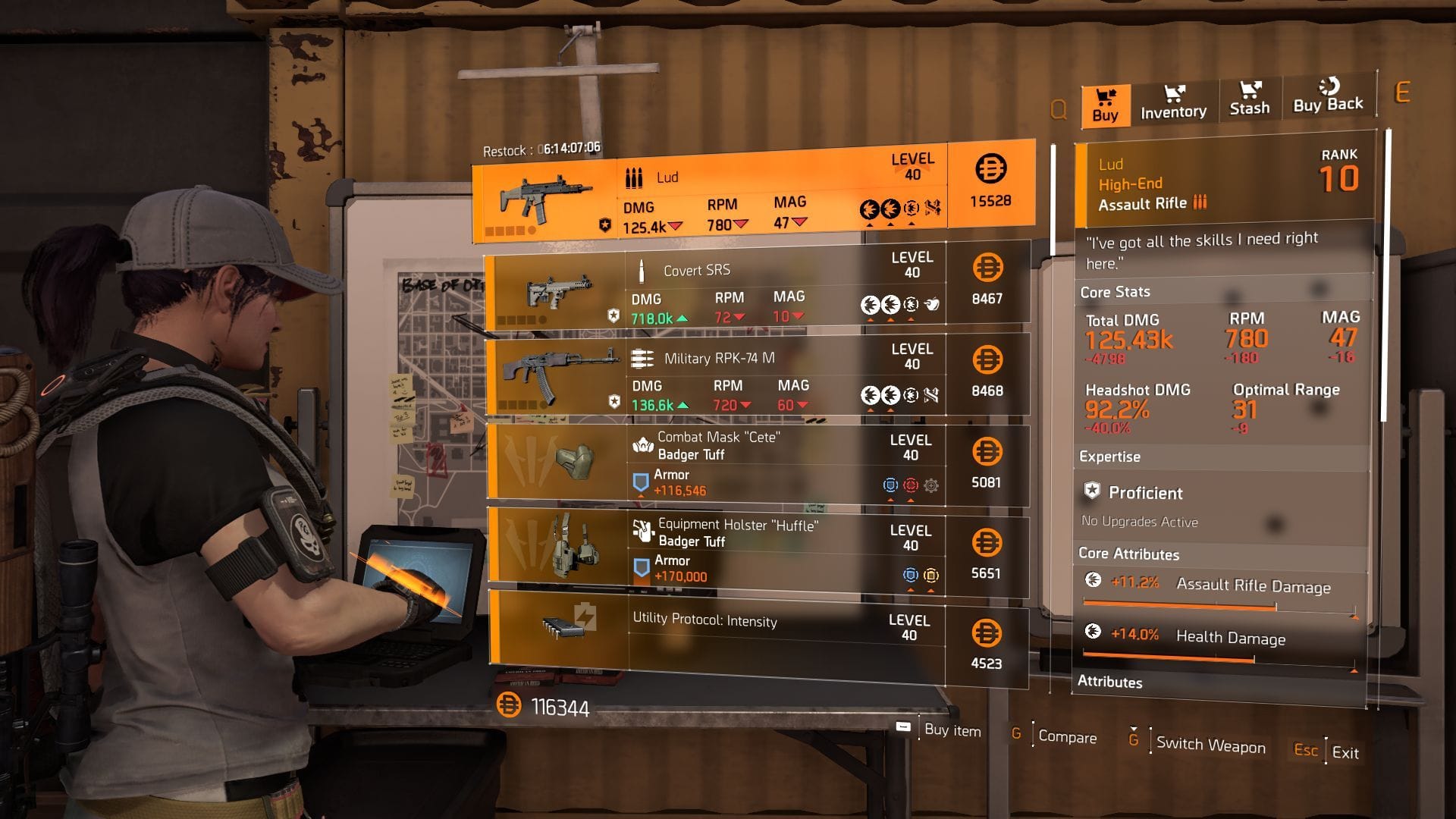Select the Proficient shield icon under Expertise
1456x819 pixels.
click(1093, 493)
